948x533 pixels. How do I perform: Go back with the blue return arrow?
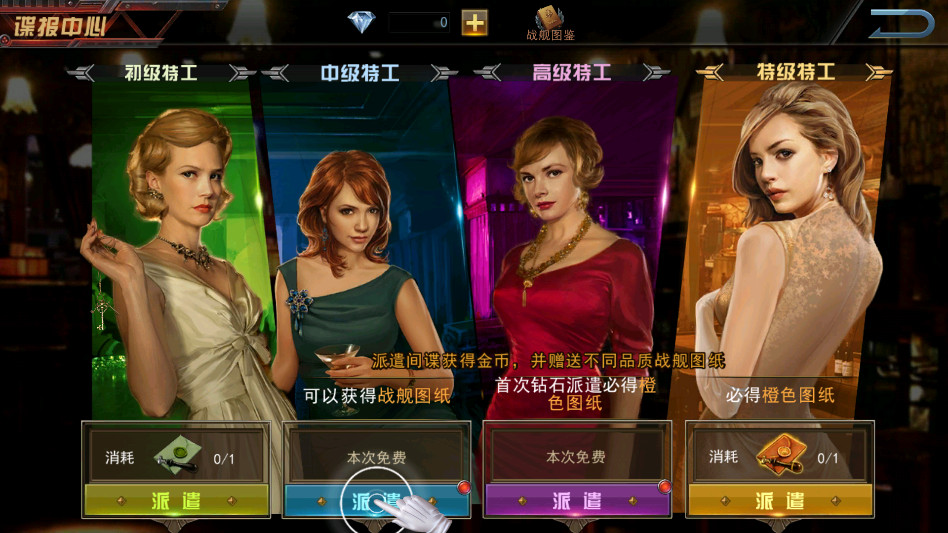tap(900, 24)
